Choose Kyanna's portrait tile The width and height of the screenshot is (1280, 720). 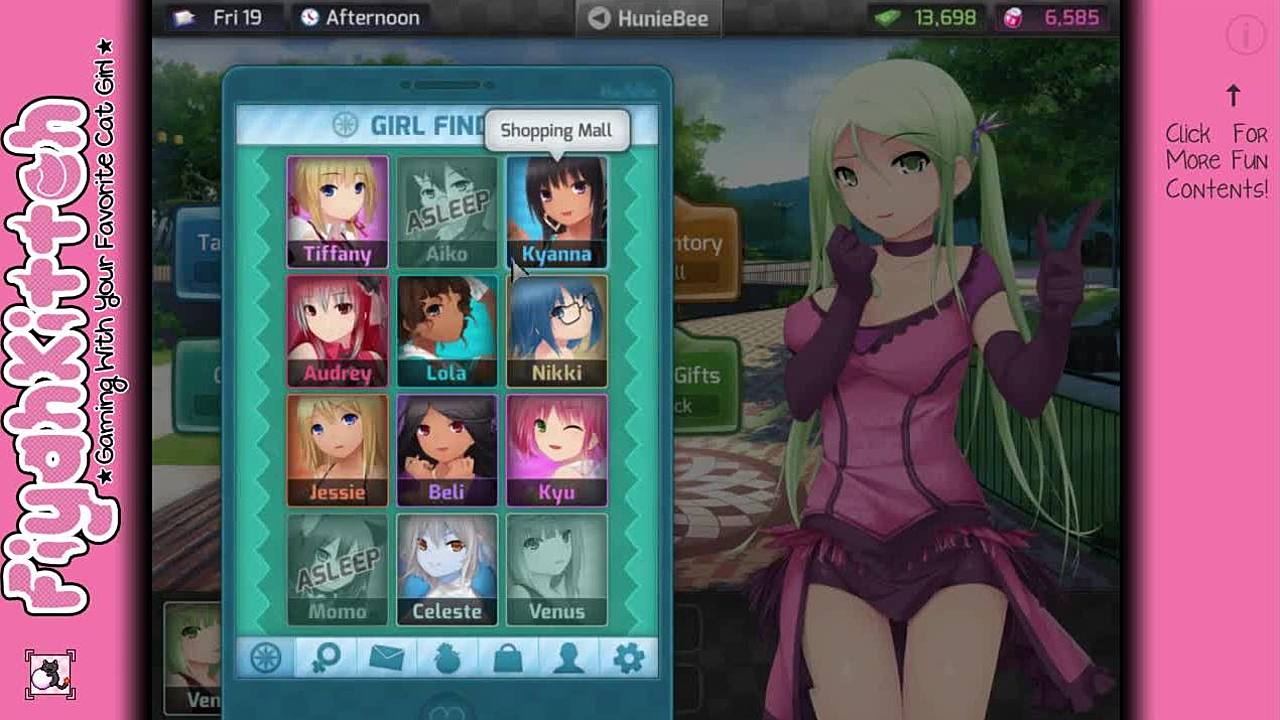(556, 212)
